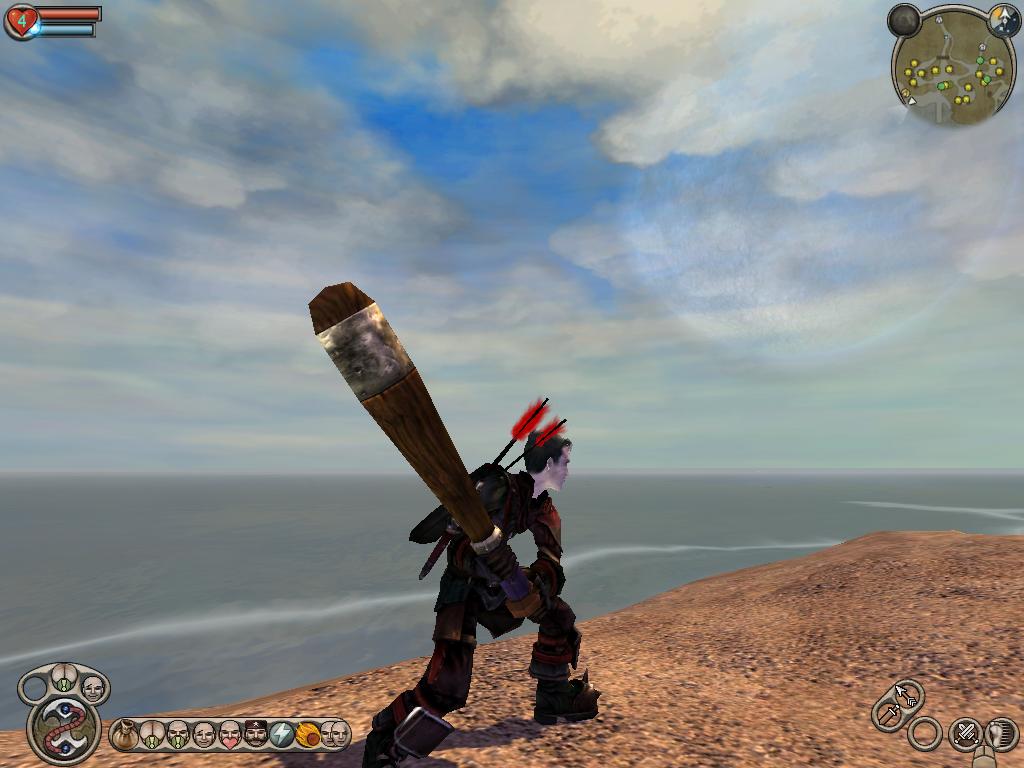This screenshot has height=768, width=1024.
Task: Switch to the single sword melee weapon
Action: [x=887, y=714]
